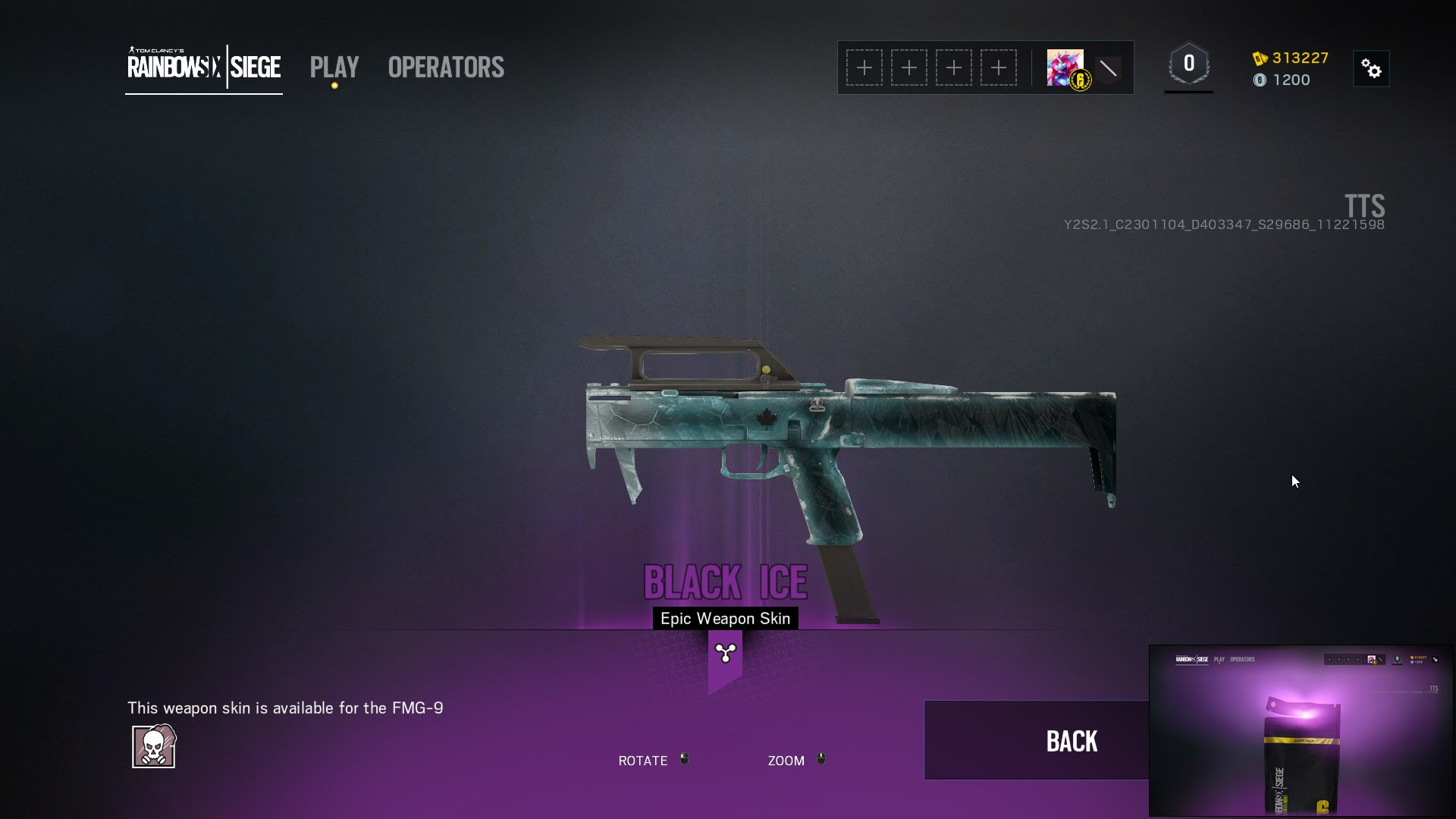Image resolution: width=1456 pixels, height=819 pixels.
Task: Open the PLAY menu
Action: pos(334,68)
